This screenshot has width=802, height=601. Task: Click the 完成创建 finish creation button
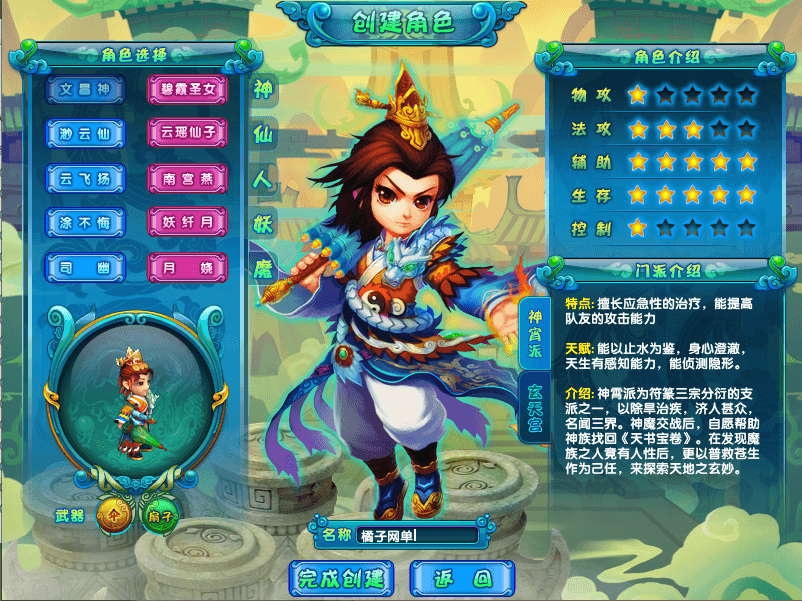click(x=342, y=577)
